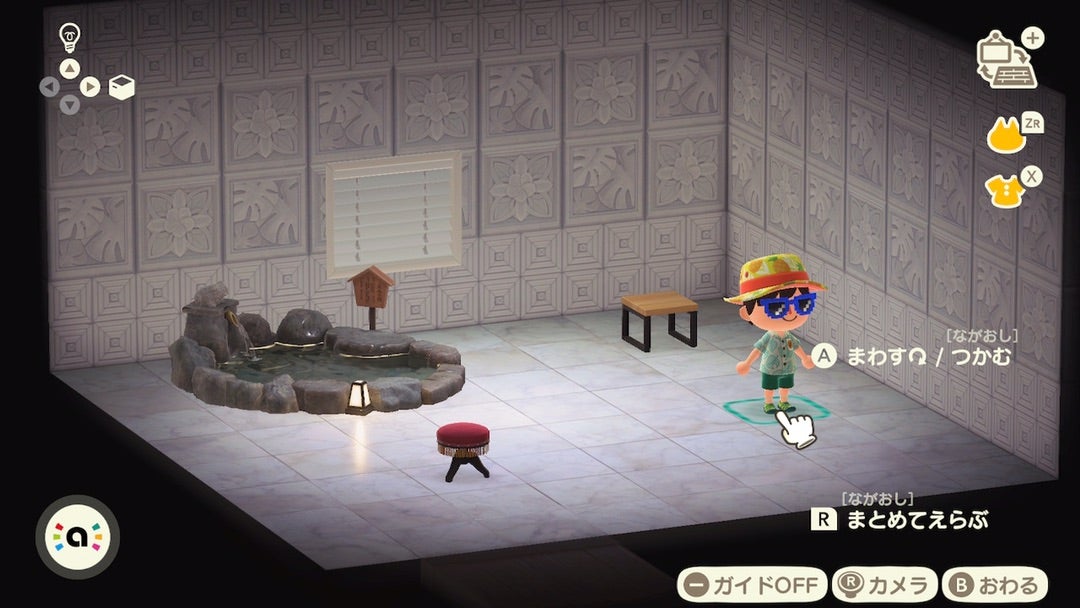
Task: Open the storage furniture catalog icon
Action: [1006, 62]
